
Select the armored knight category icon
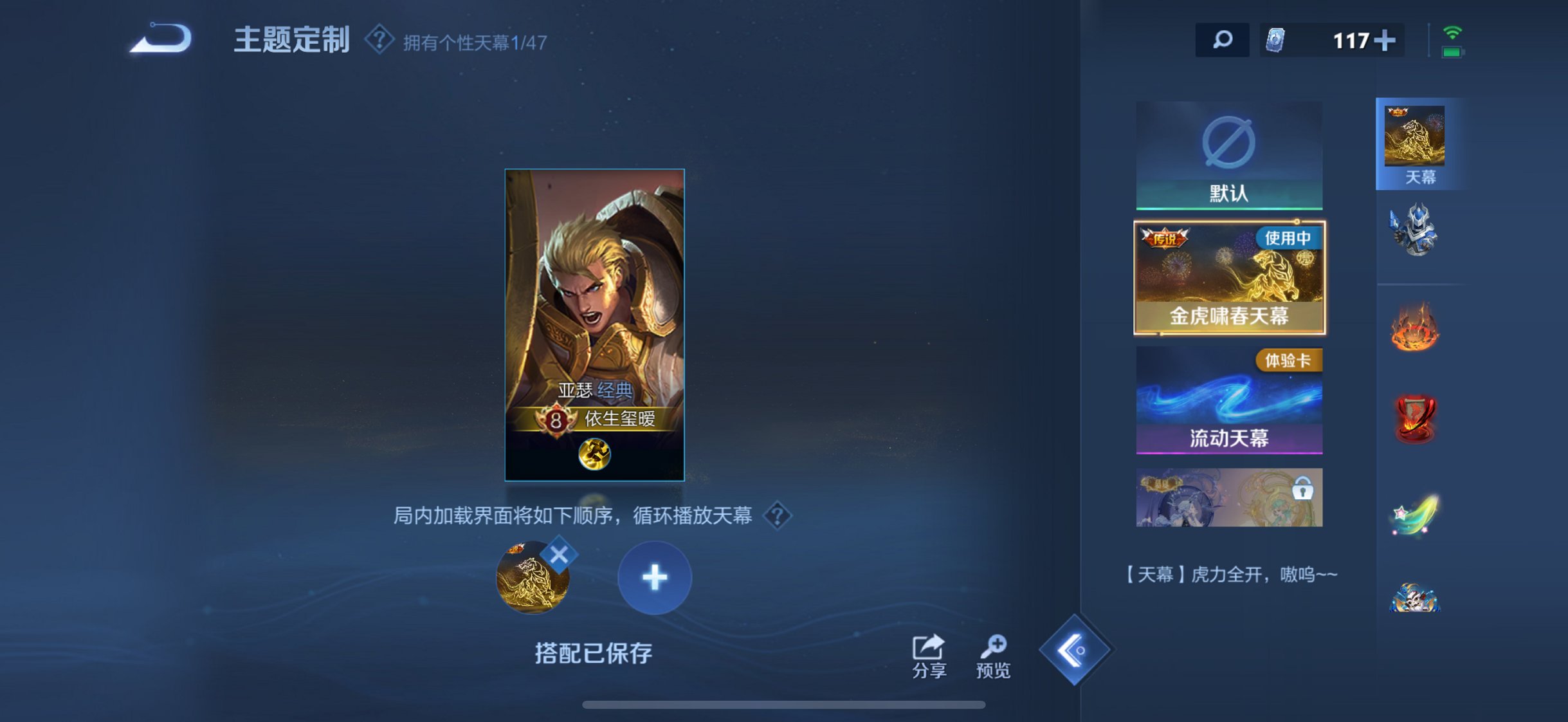(x=1419, y=230)
